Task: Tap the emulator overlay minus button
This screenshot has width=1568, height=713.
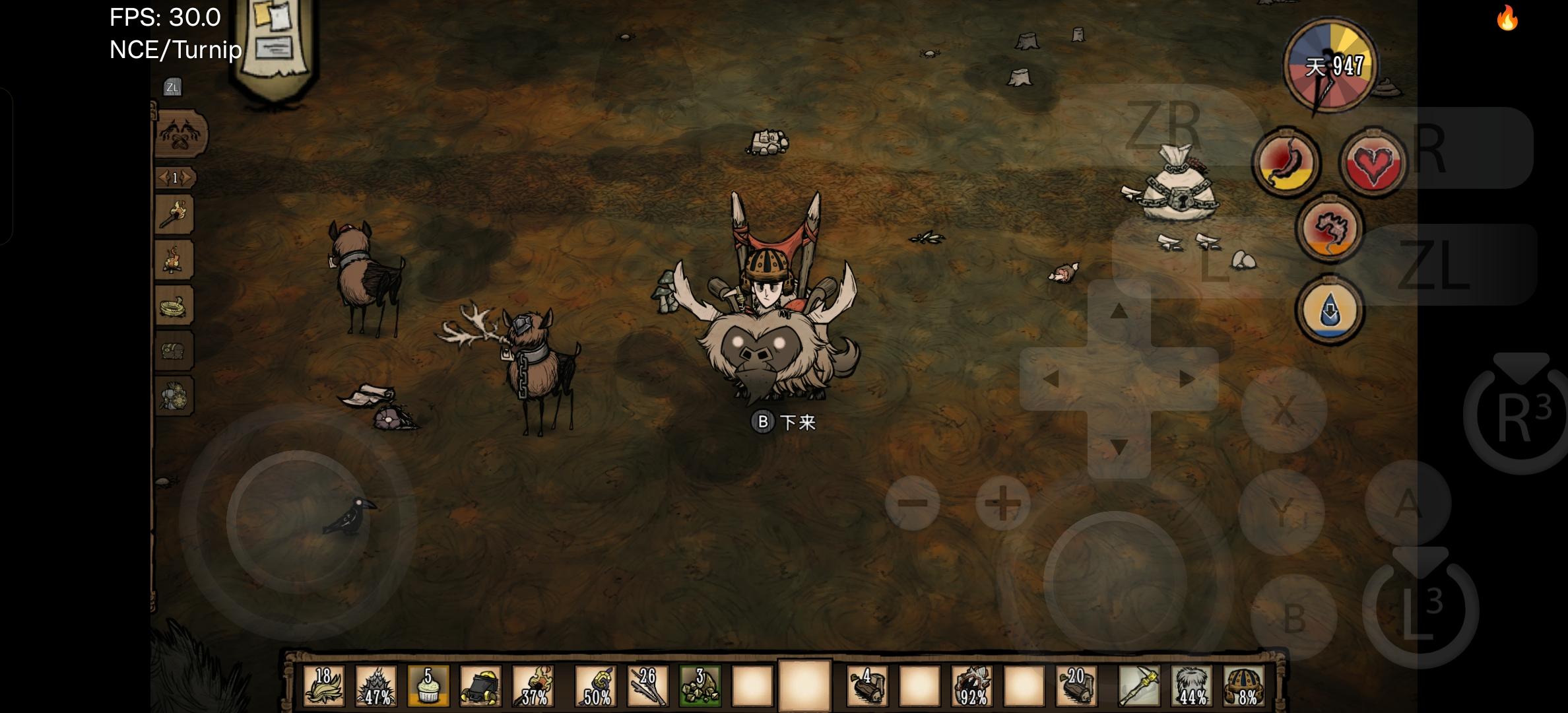Action: pyautogui.click(x=913, y=504)
